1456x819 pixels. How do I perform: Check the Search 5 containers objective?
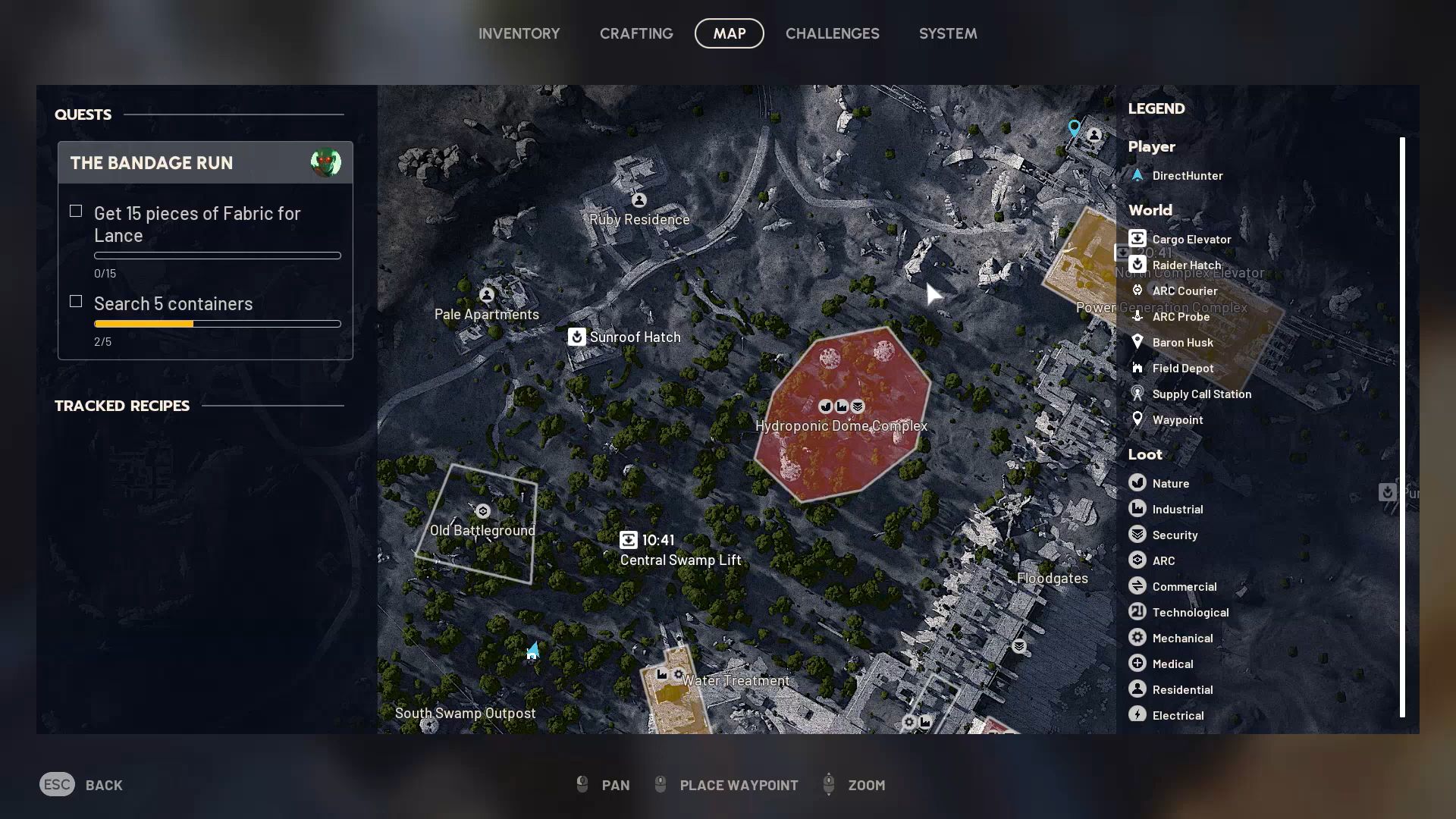(x=76, y=301)
